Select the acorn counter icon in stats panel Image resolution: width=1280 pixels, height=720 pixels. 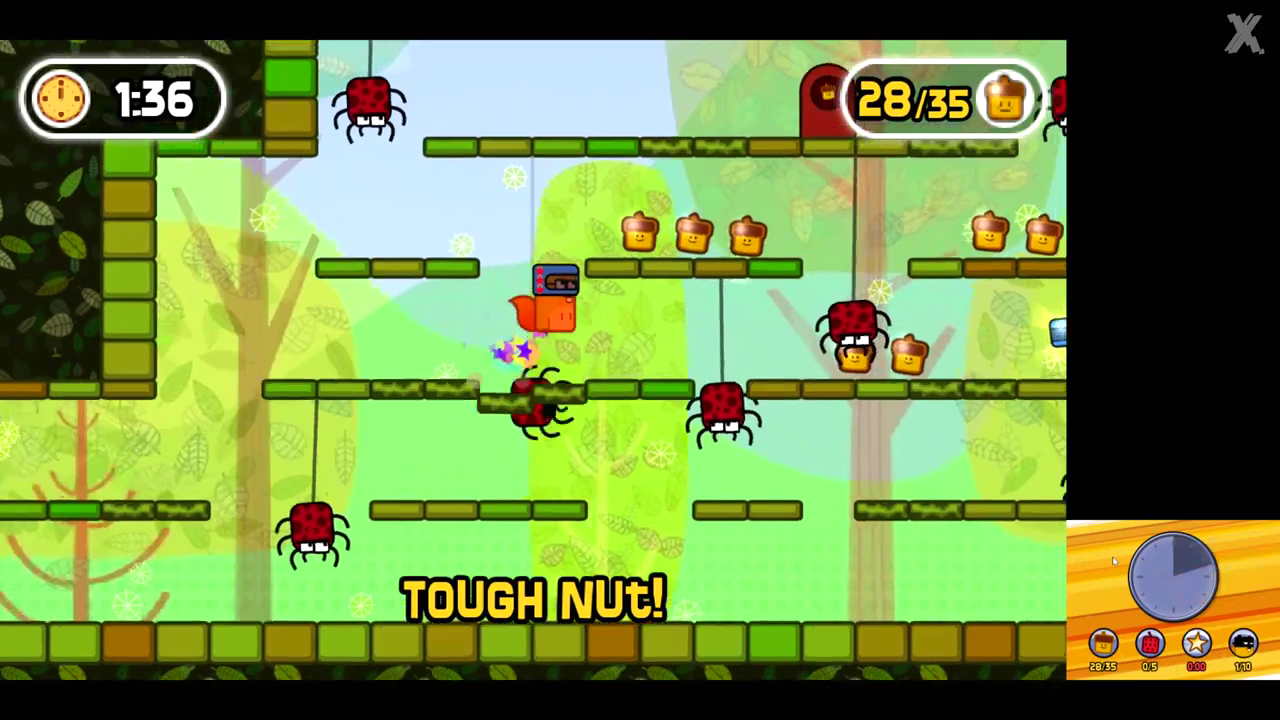[1102, 644]
